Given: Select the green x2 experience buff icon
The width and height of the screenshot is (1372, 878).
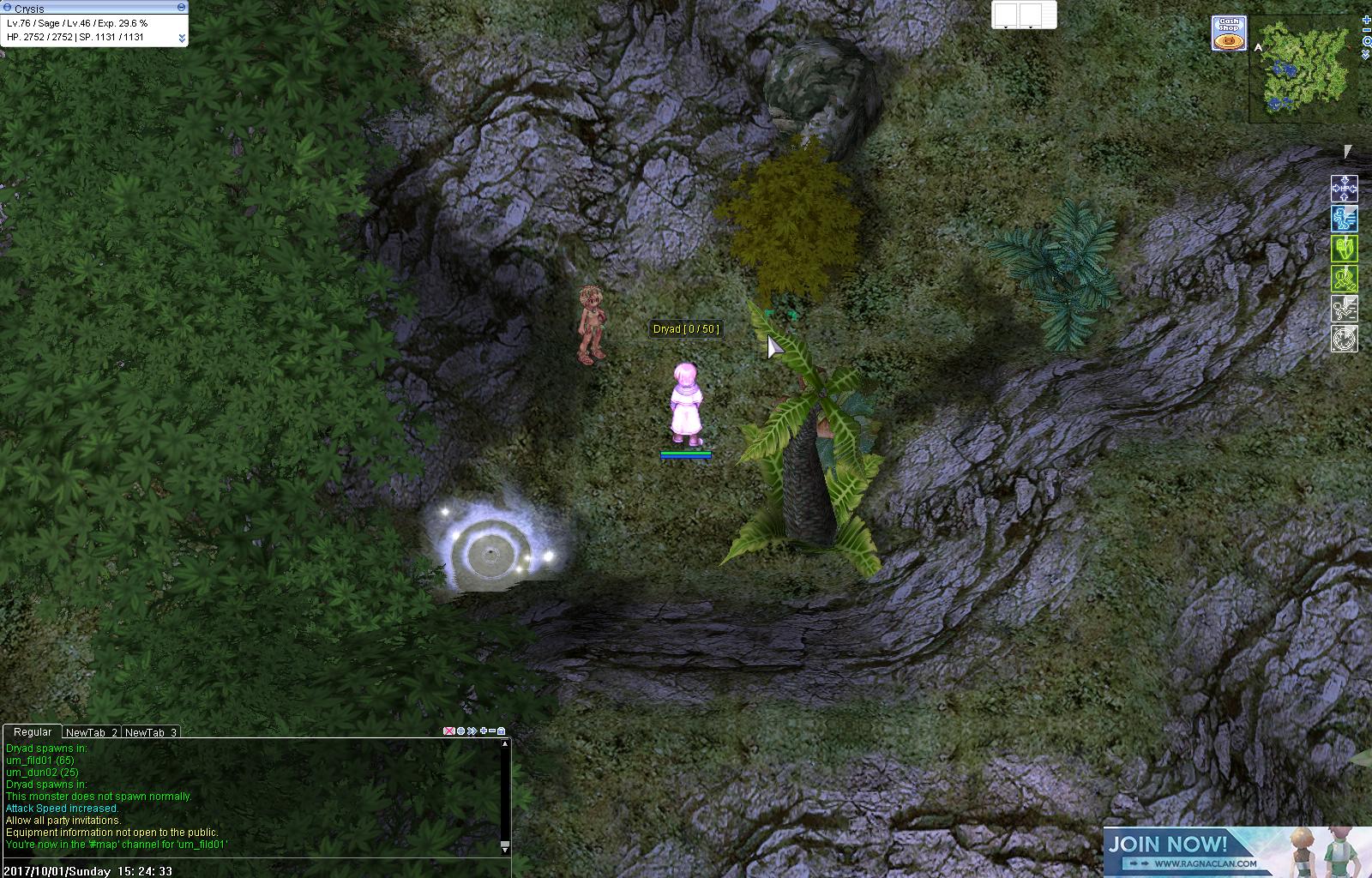Looking at the screenshot, I should click(1345, 280).
